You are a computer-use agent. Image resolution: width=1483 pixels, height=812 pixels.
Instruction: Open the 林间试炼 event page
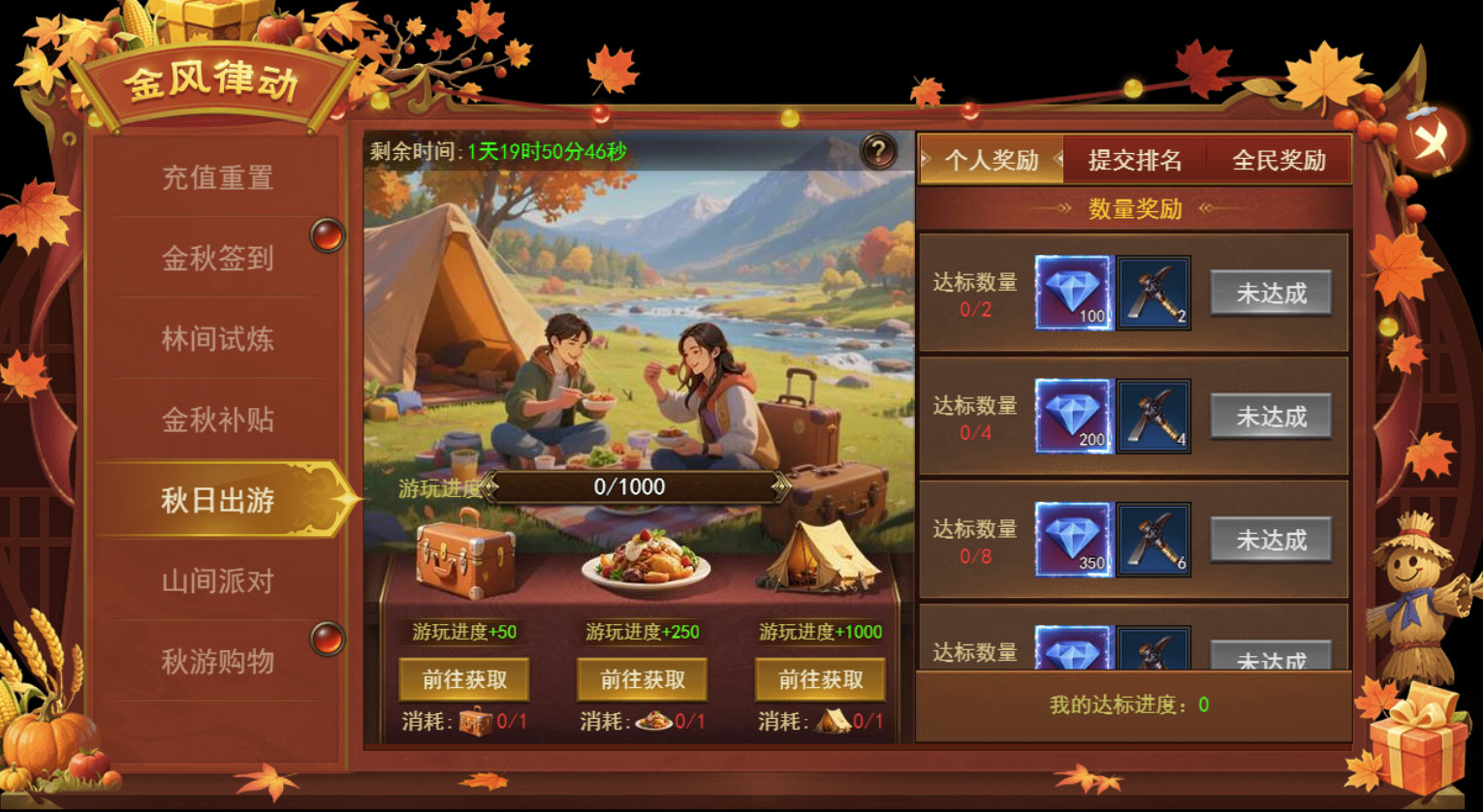(217, 339)
